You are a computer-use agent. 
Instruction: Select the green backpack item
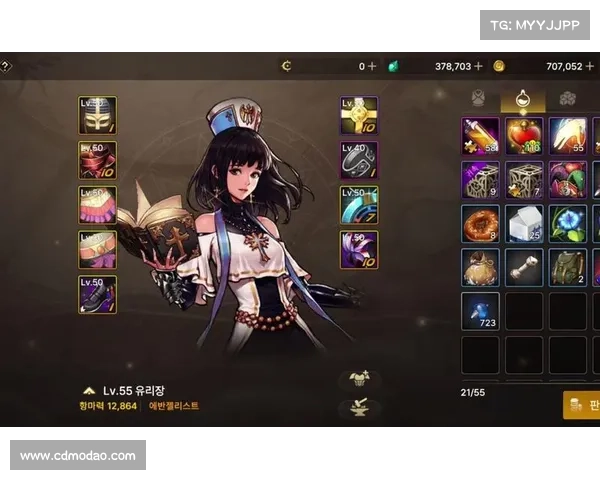tap(568, 267)
